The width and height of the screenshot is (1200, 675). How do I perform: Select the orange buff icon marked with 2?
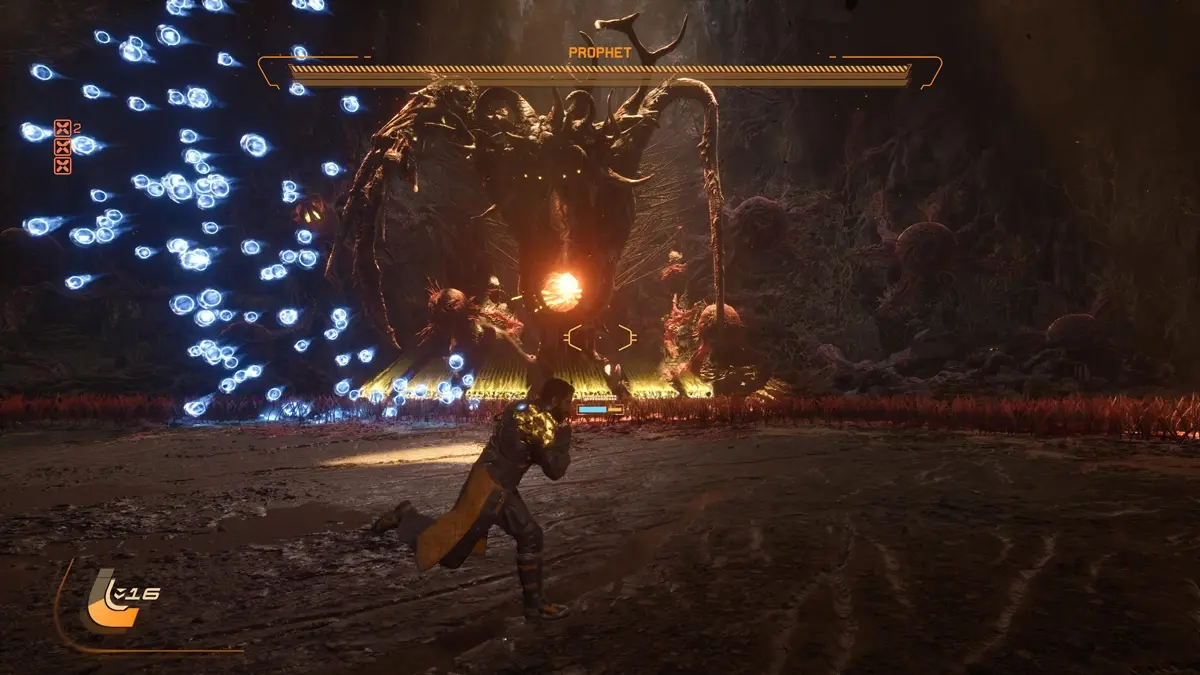[62, 128]
